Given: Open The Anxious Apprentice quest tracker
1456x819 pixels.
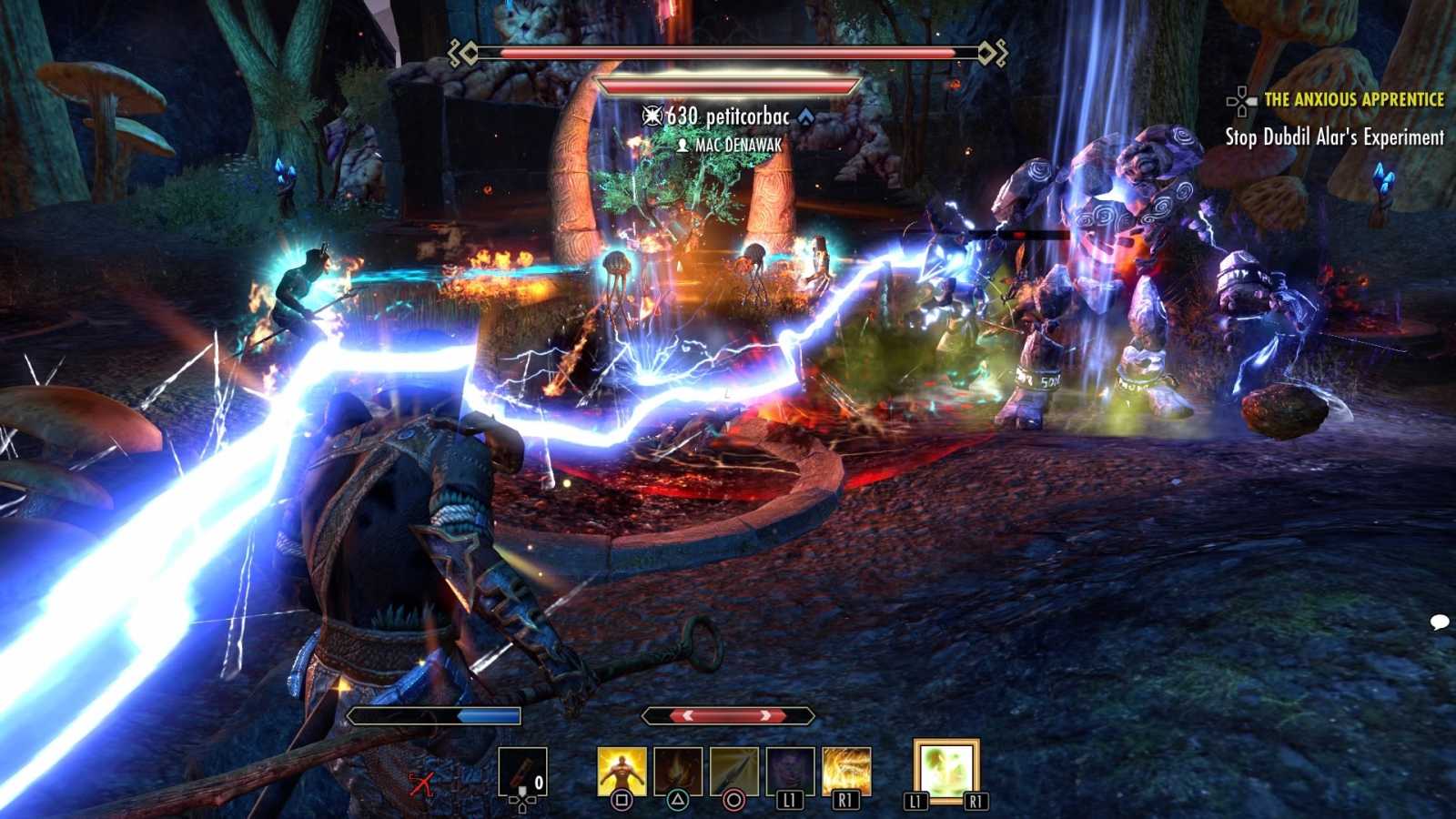Looking at the screenshot, I should (1352, 100).
